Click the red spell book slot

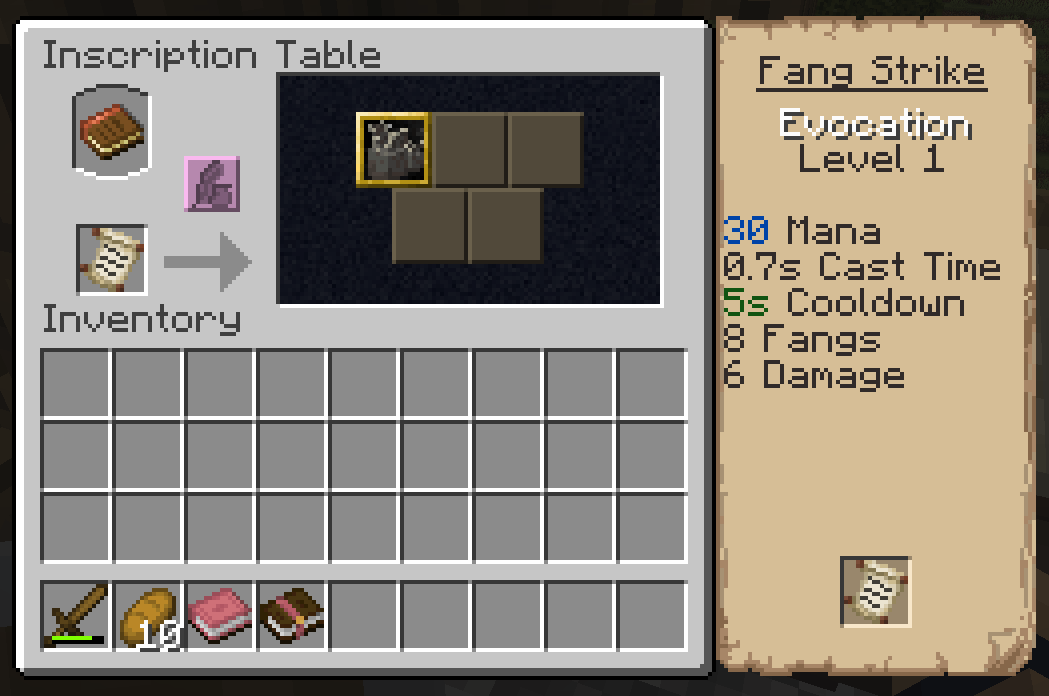(x=112, y=131)
